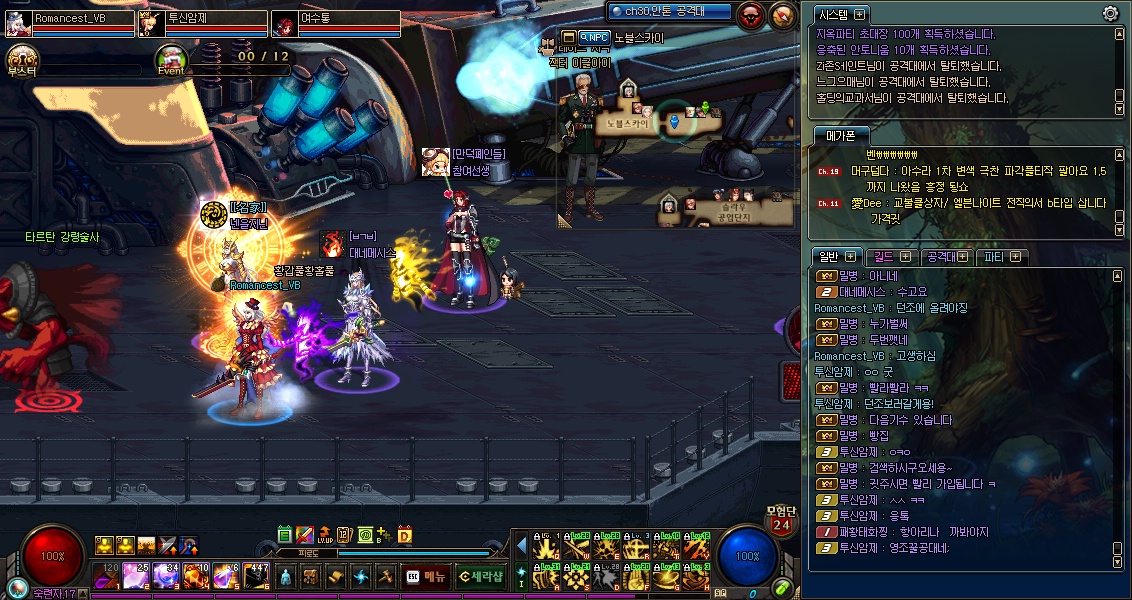The height and width of the screenshot is (600, 1132).
Task: Use the quick slot item with 447 count
Action: click(257, 576)
